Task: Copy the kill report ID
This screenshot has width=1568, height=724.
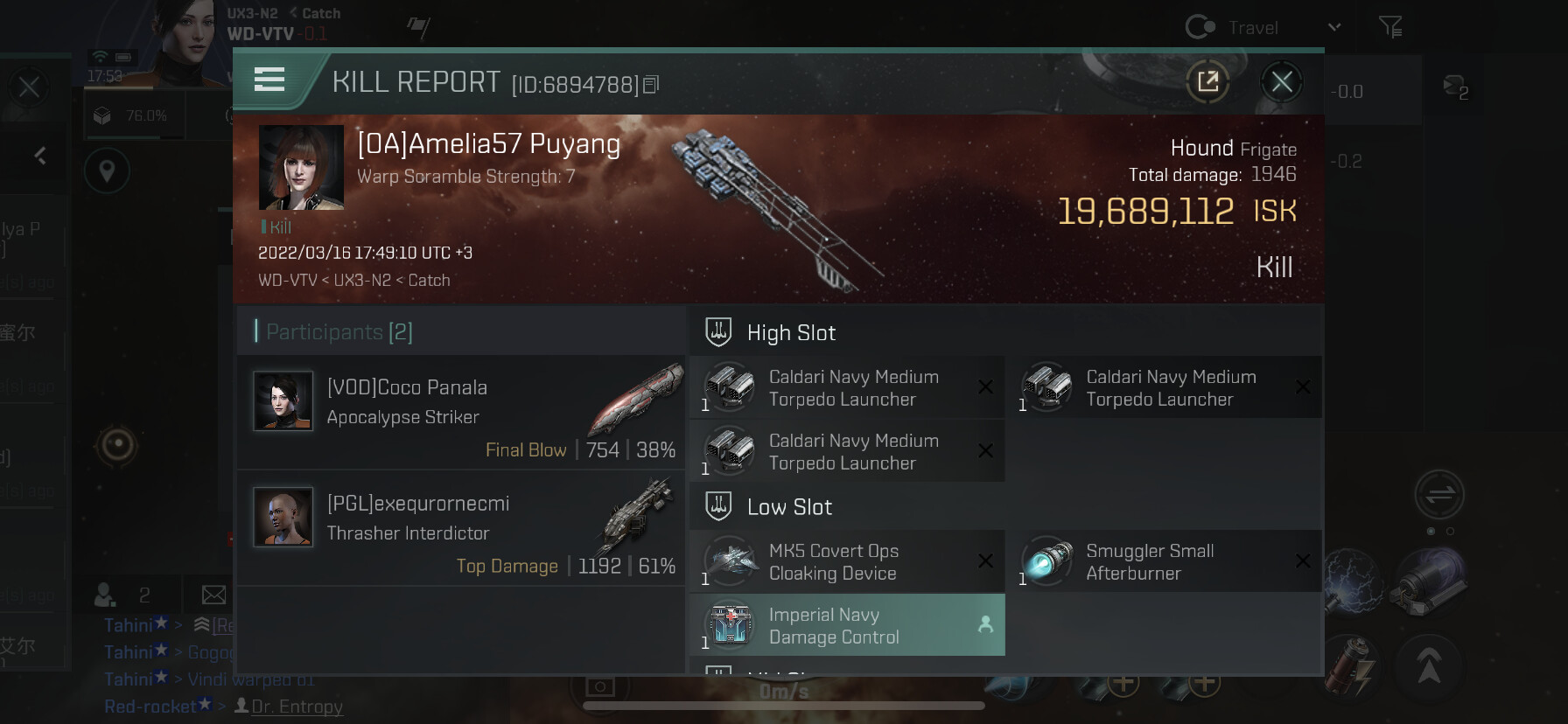Action: (651, 85)
